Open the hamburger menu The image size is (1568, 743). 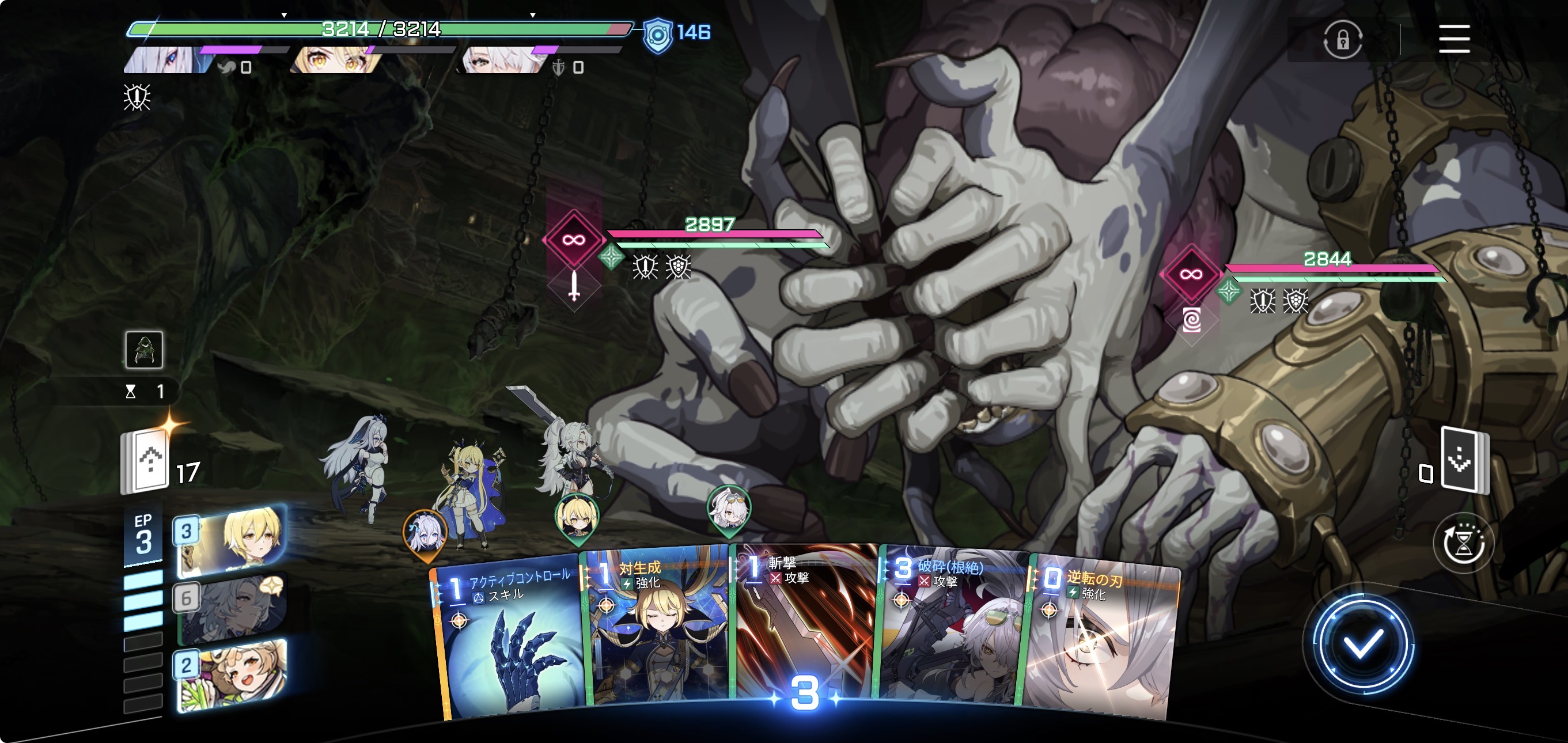(1453, 39)
